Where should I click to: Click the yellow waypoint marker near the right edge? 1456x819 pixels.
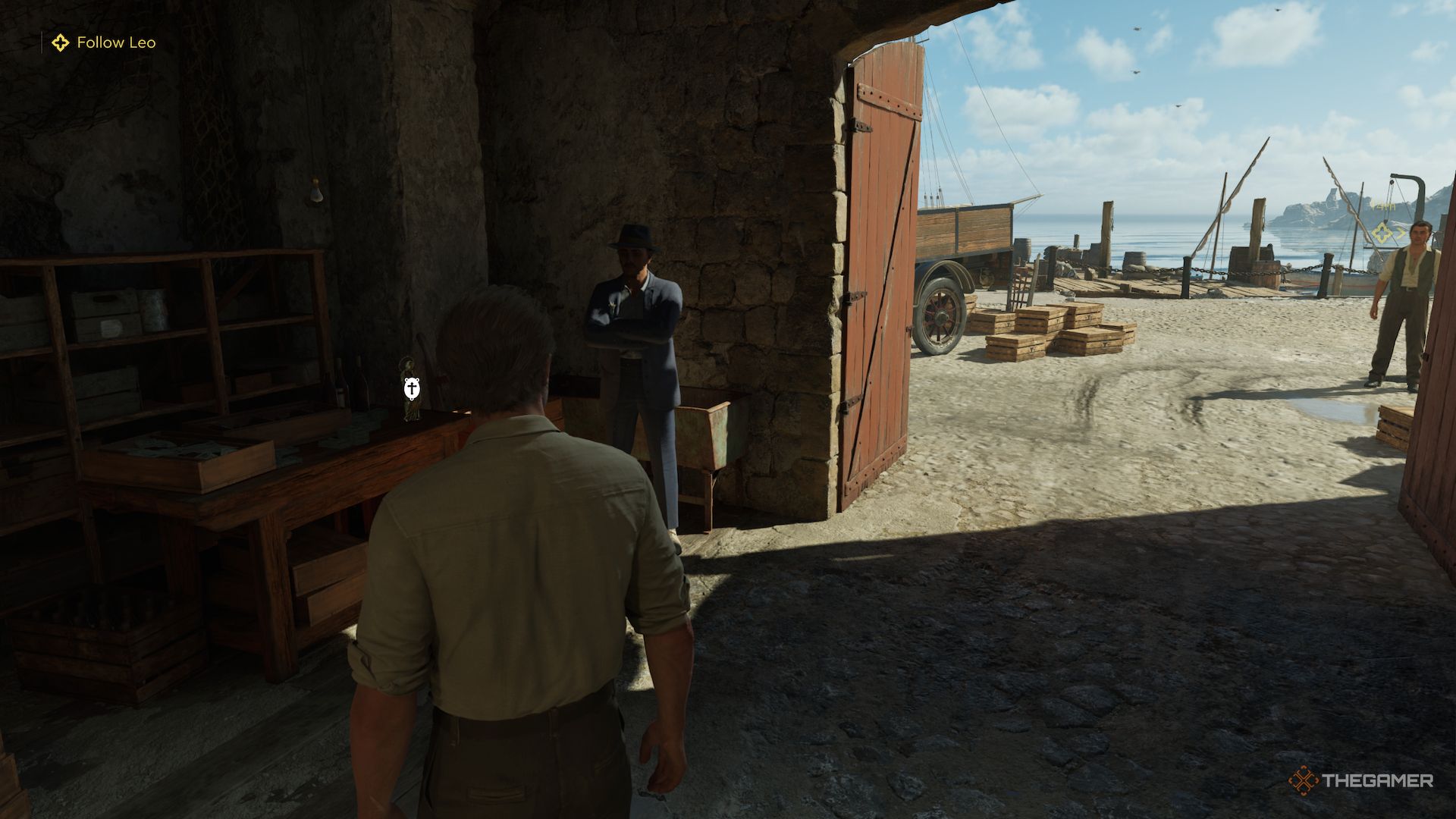pyautogui.click(x=1382, y=234)
